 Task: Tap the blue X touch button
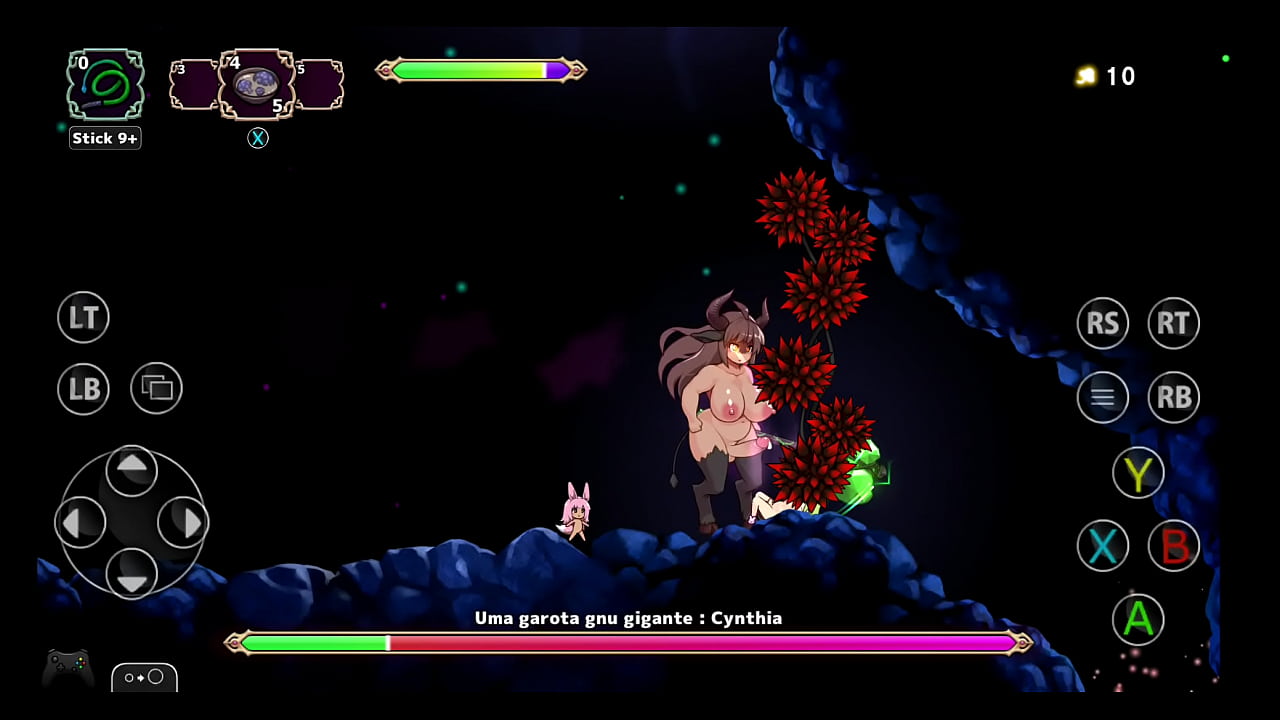coord(1102,546)
